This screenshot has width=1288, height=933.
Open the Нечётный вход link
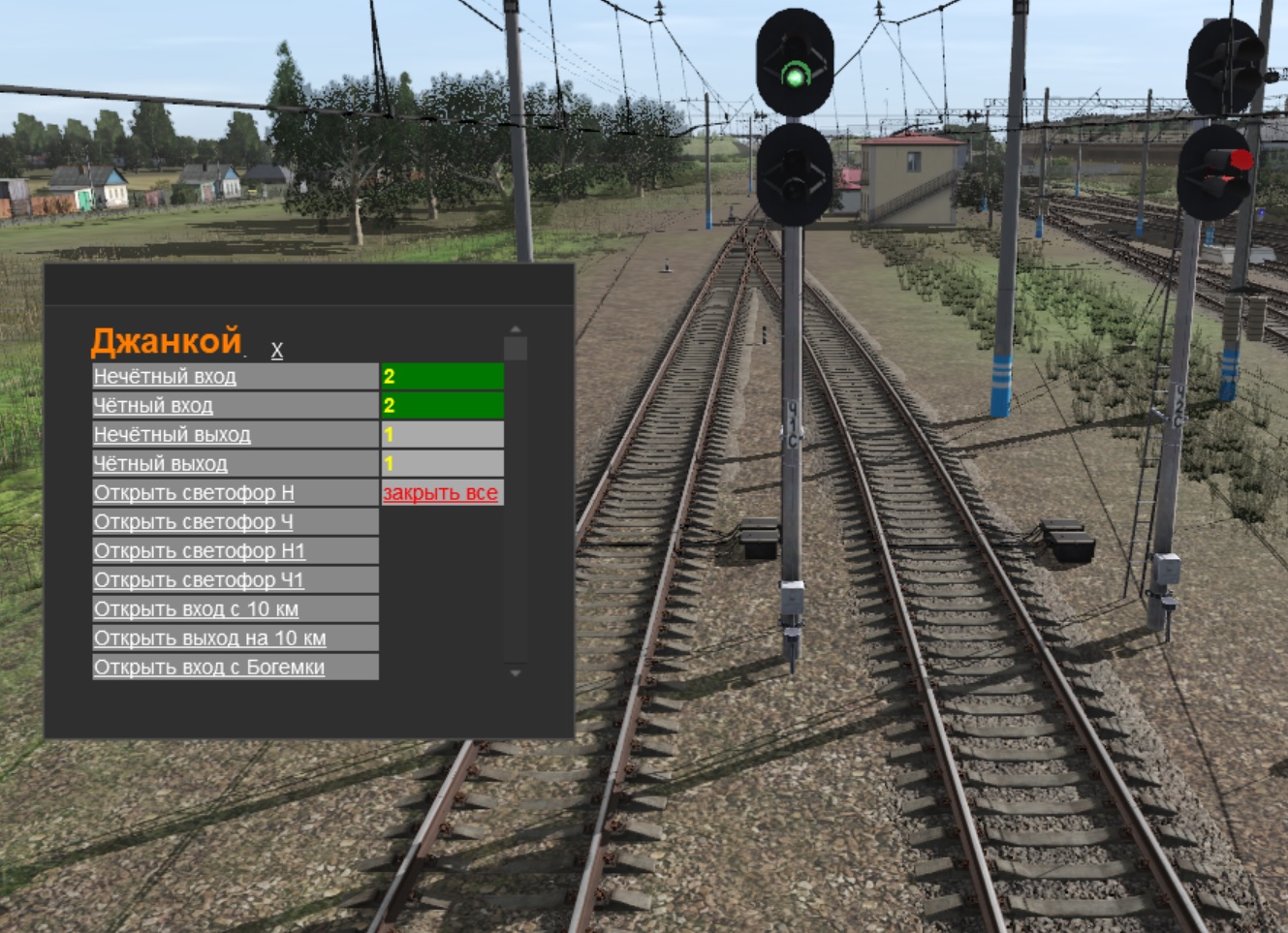coord(165,377)
